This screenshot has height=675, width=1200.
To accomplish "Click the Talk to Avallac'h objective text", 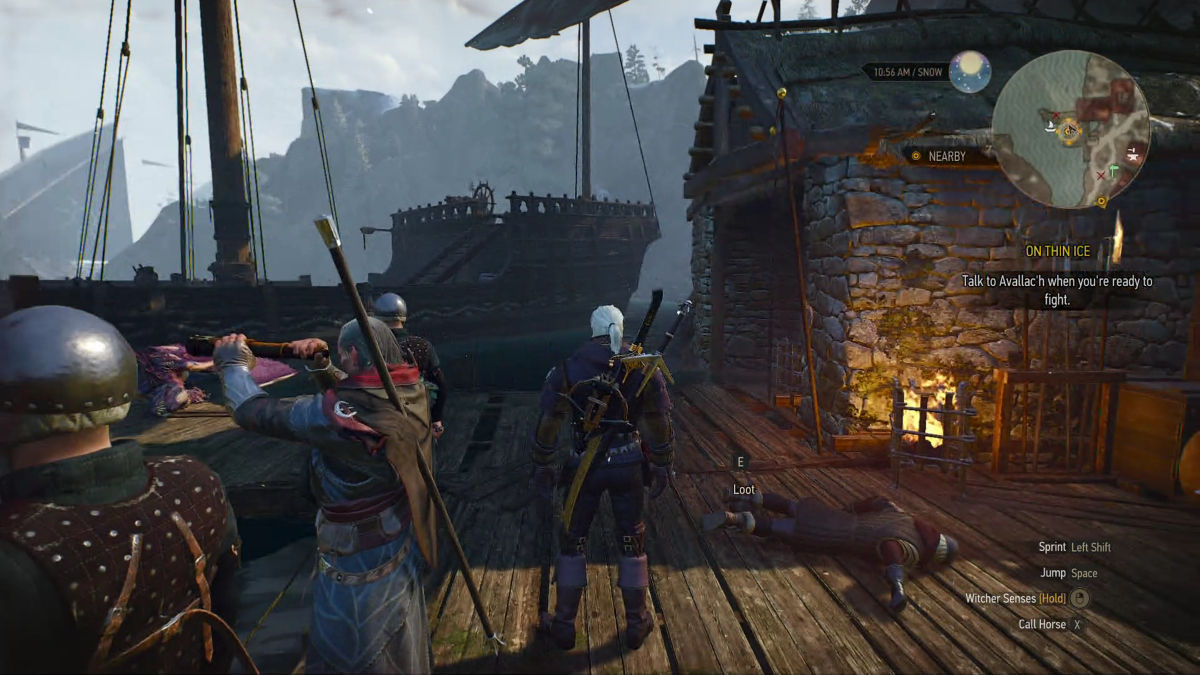I will (1056, 290).
